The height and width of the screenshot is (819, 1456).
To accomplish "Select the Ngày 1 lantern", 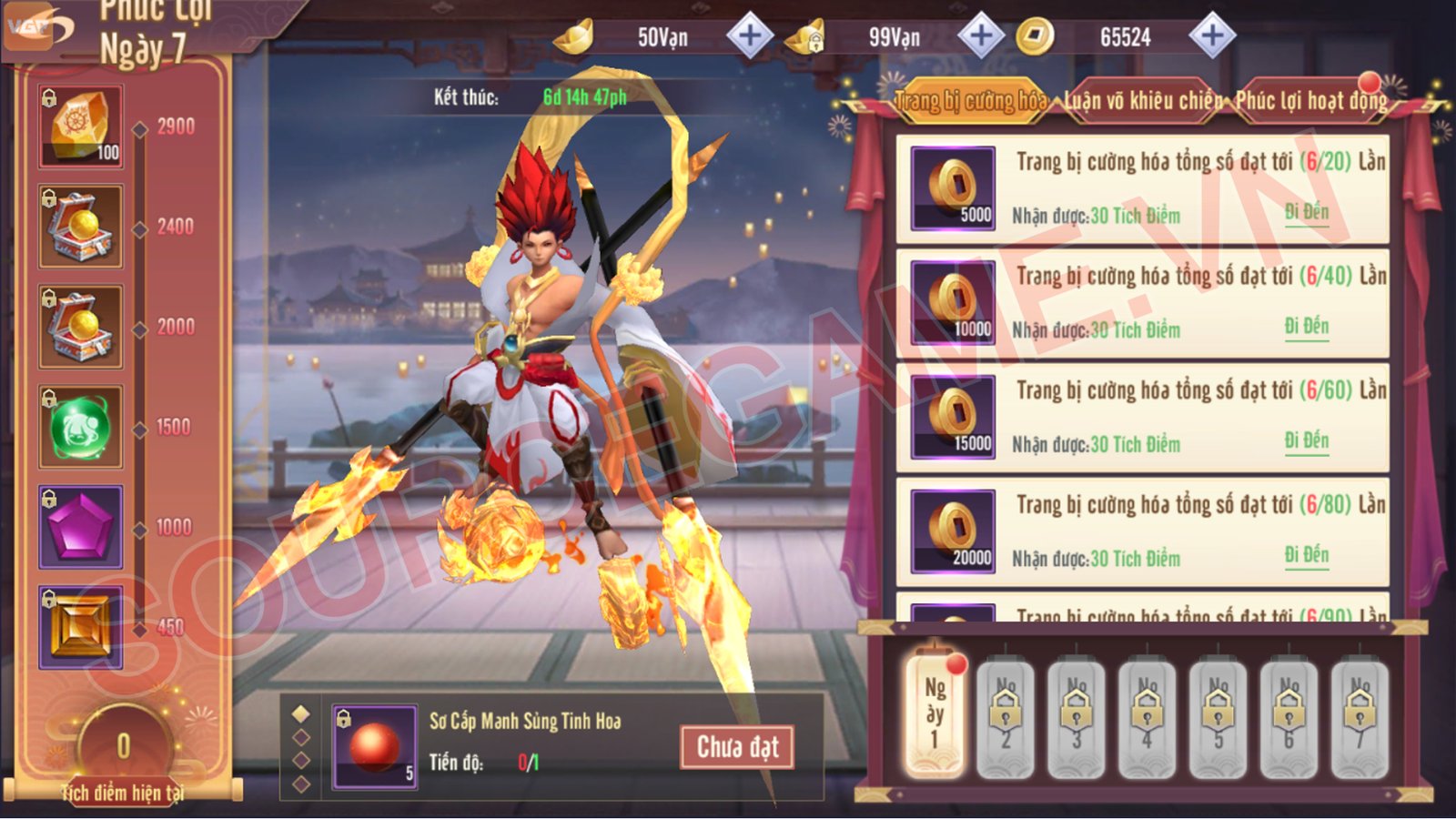I will pos(935,714).
